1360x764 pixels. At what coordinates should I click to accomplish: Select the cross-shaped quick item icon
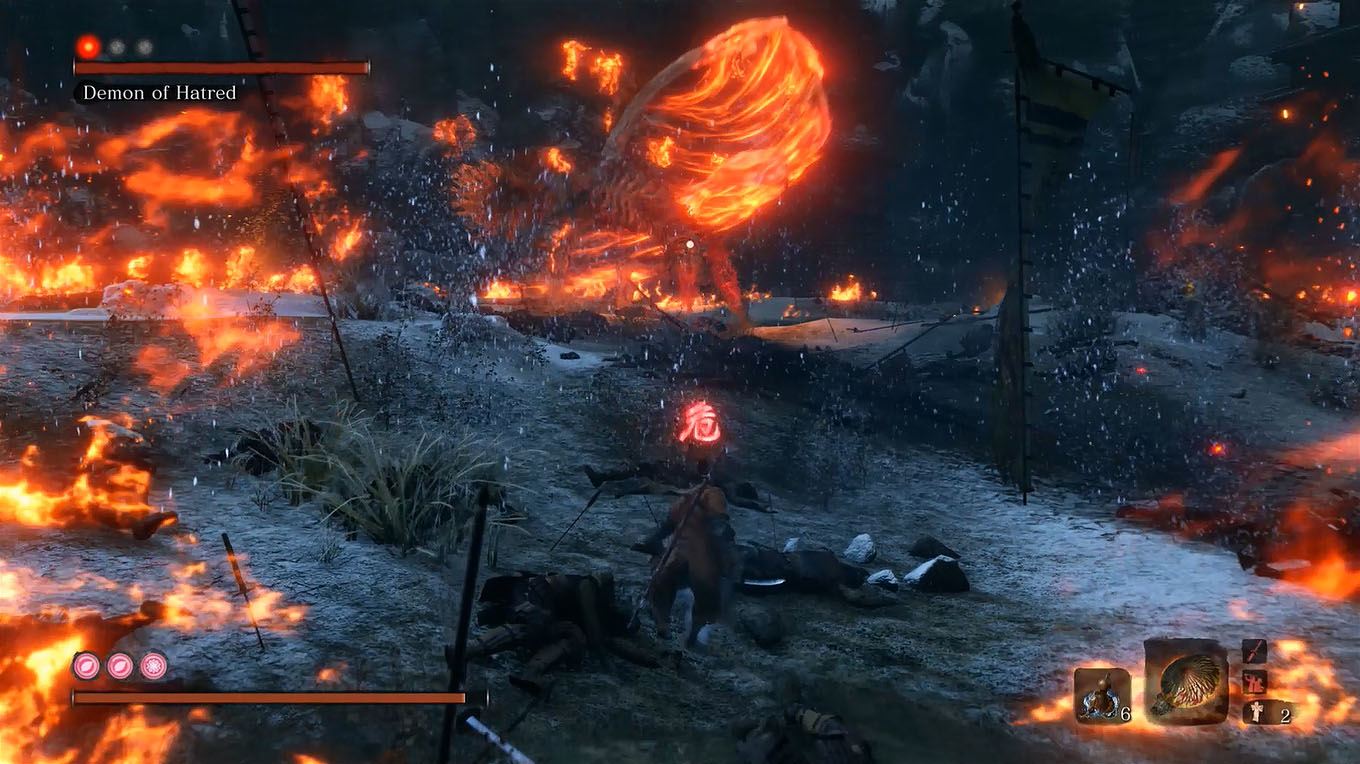pos(1255,713)
